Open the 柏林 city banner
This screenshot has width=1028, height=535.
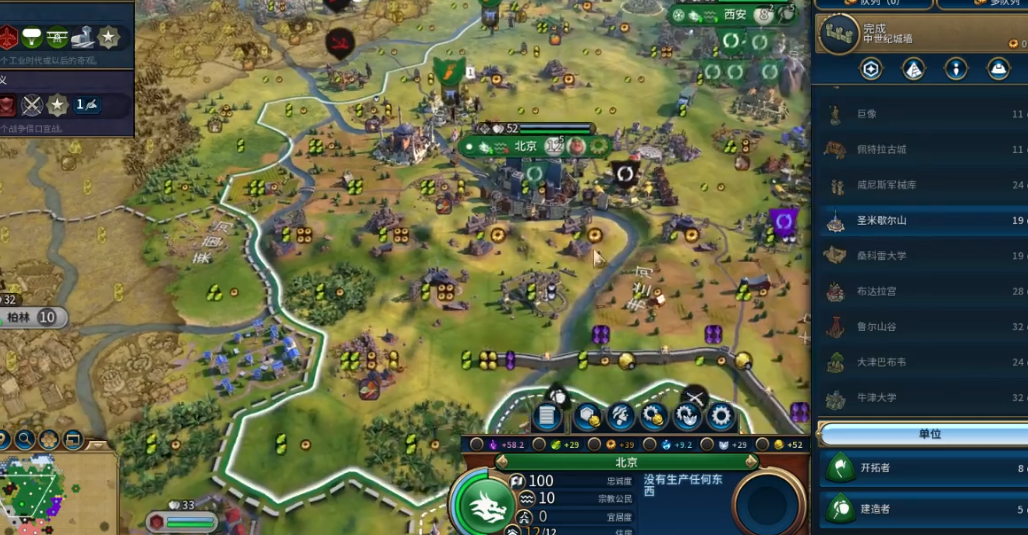tap(20, 318)
